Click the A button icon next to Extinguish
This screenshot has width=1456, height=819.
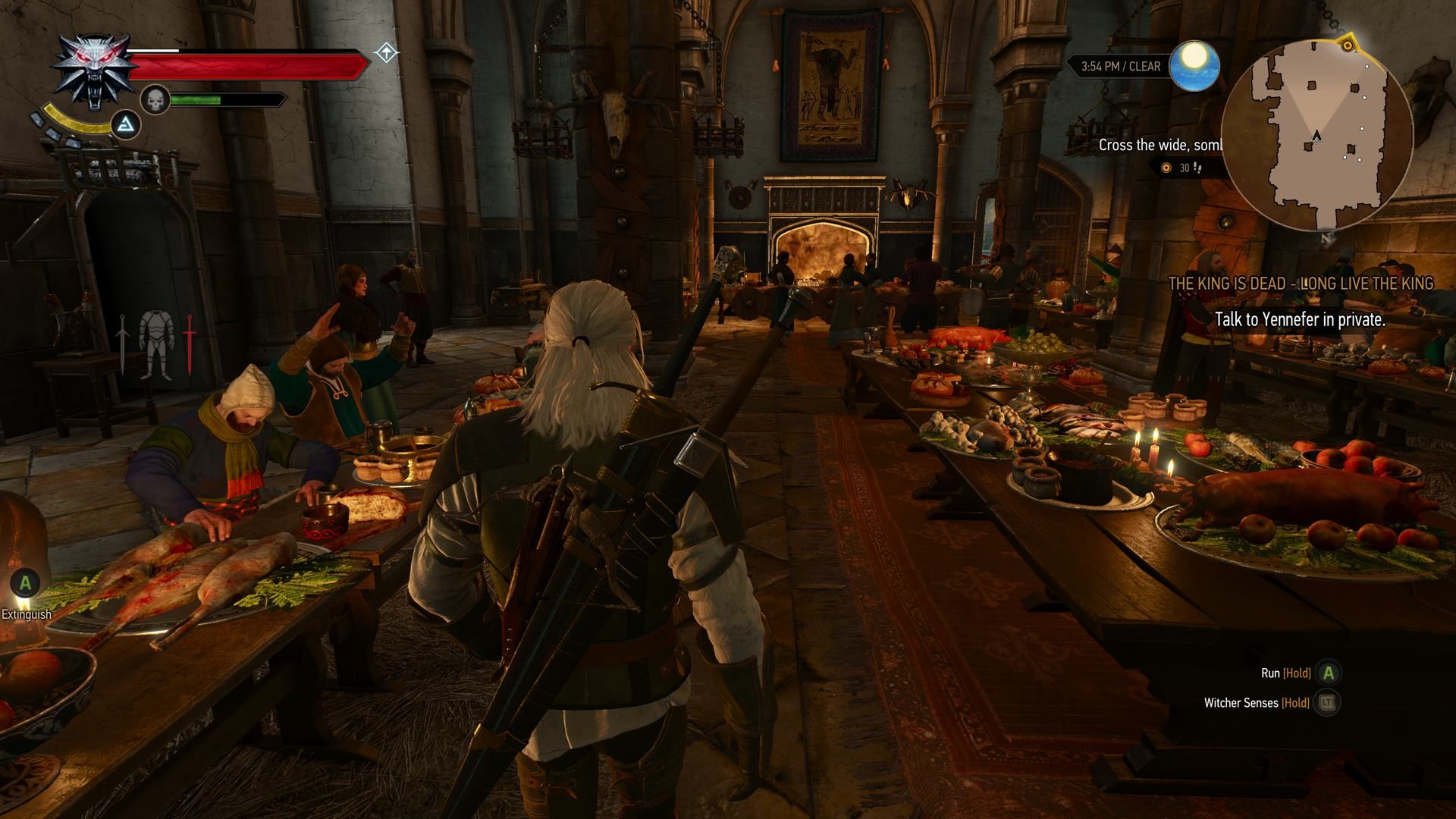coord(26,584)
